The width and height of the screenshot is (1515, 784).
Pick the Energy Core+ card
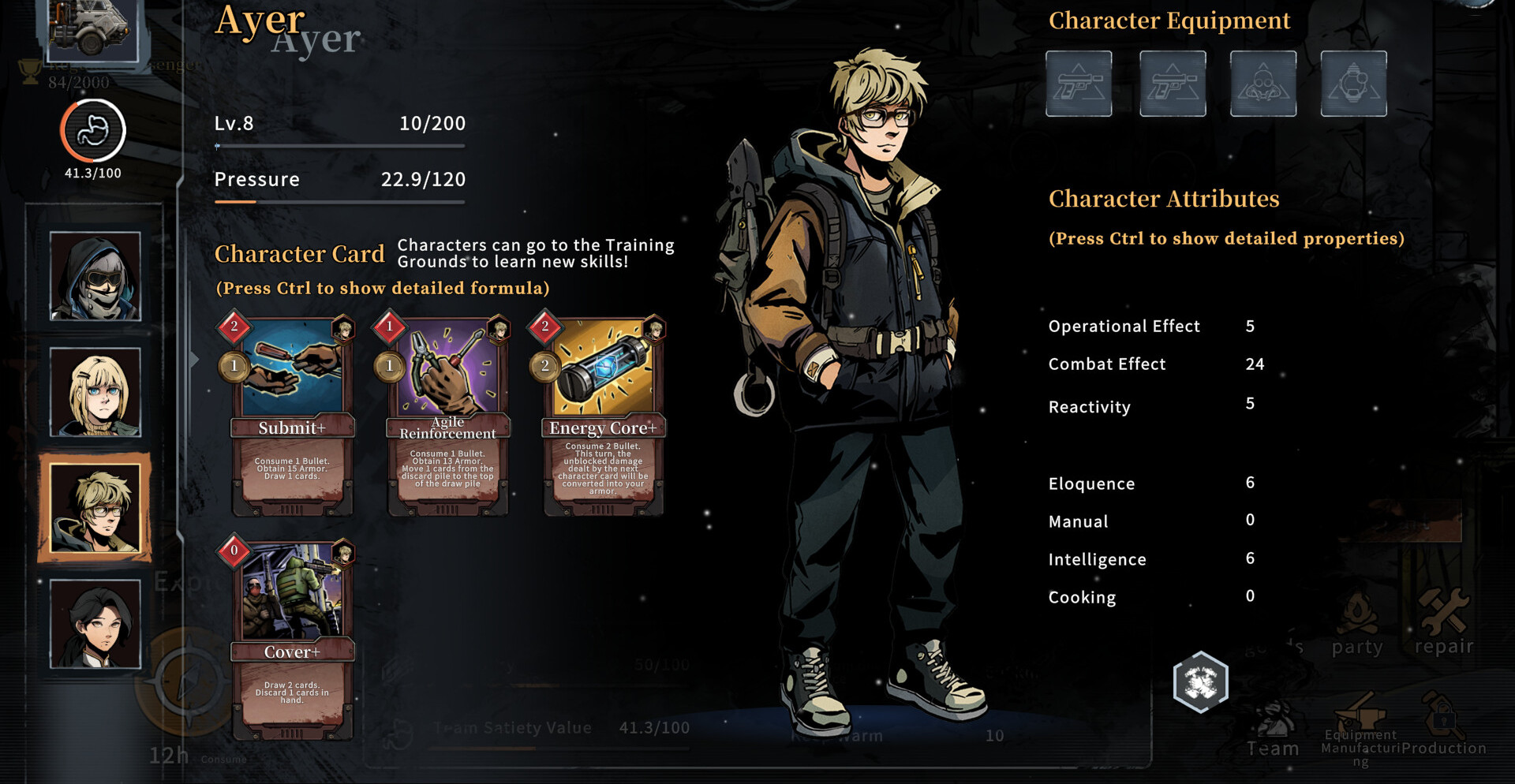(603, 416)
